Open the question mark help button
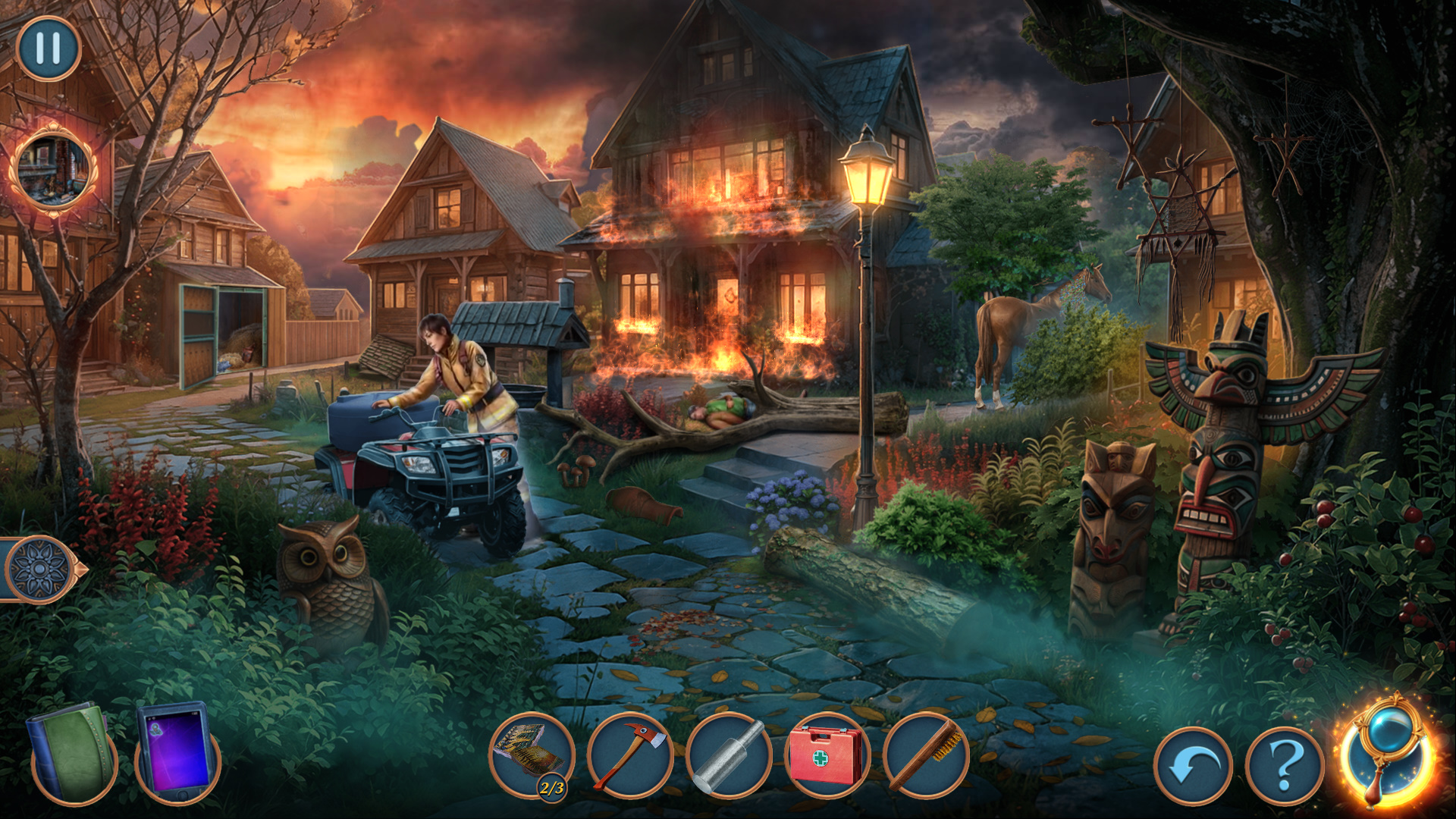This screenshot has height=819, width=1456. 1285,766
